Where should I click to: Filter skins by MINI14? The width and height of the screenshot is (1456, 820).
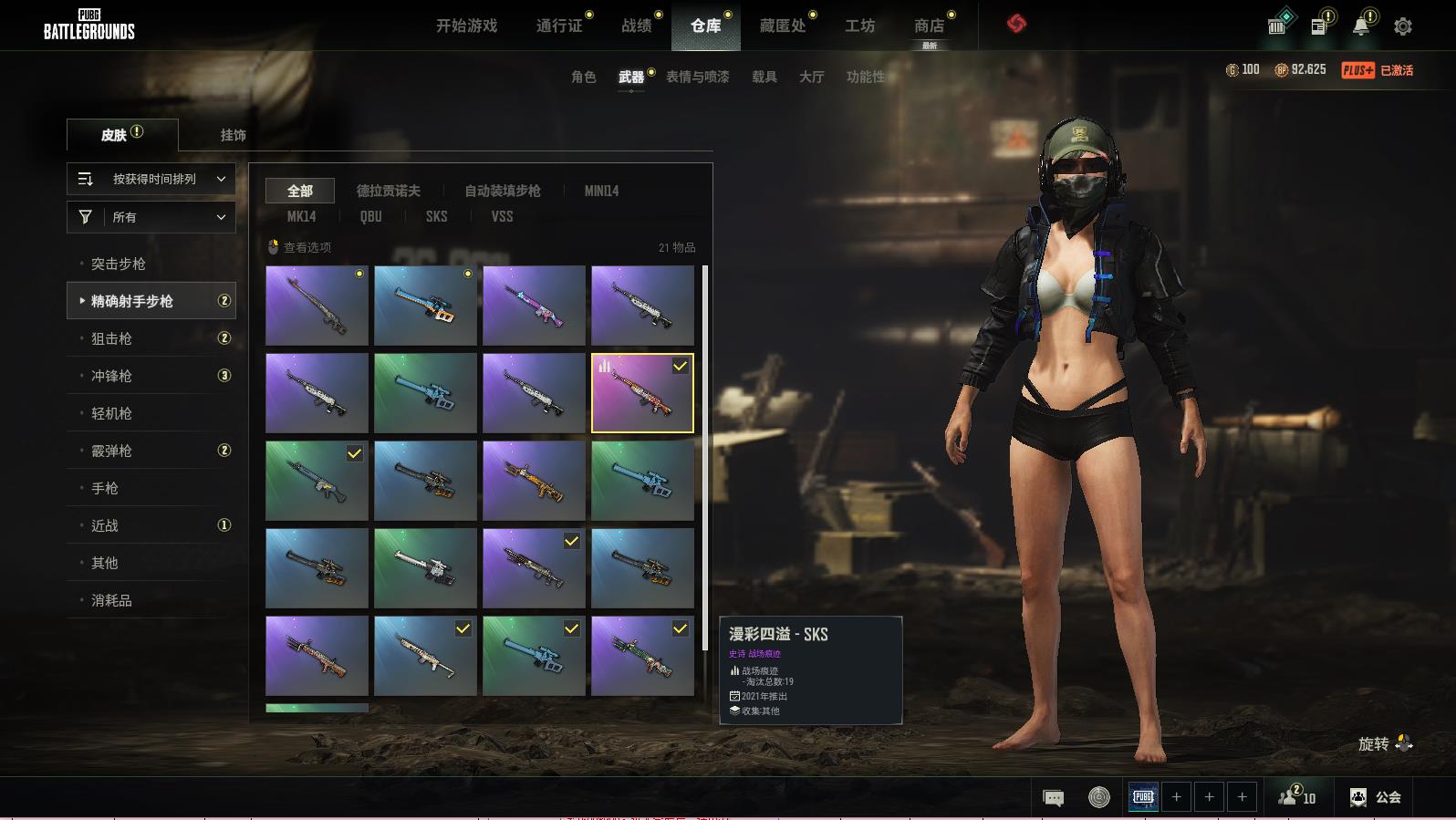click(x=601, y=191)
